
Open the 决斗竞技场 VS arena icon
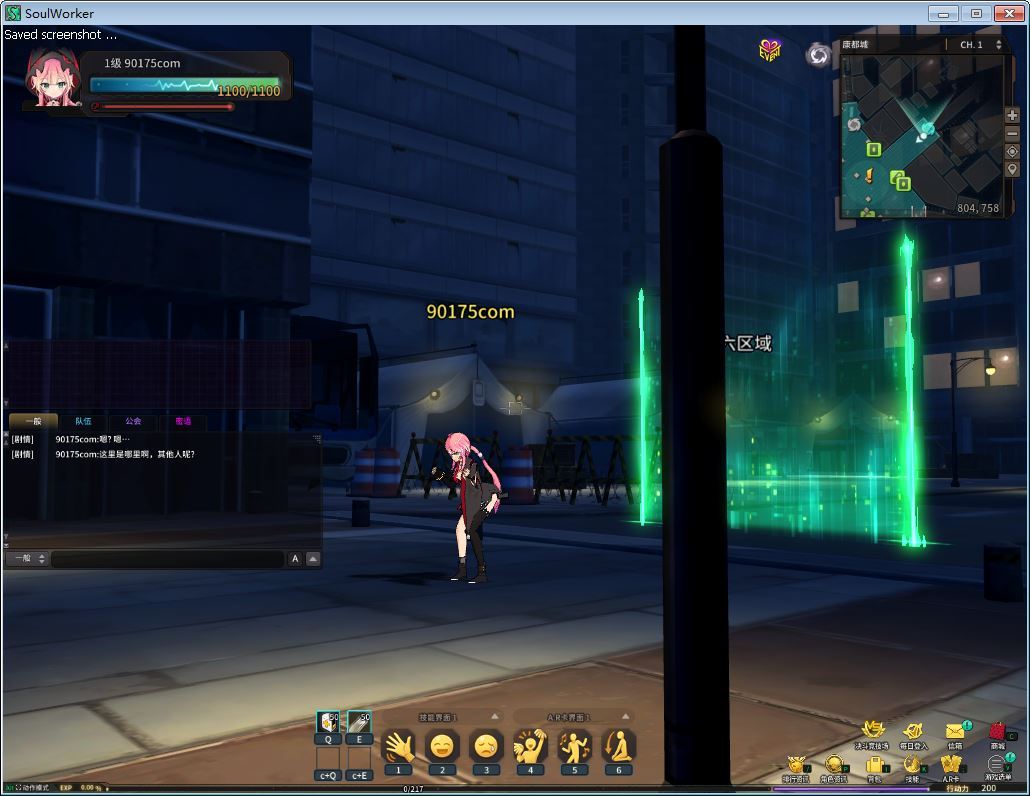click(x=871, y=733)
